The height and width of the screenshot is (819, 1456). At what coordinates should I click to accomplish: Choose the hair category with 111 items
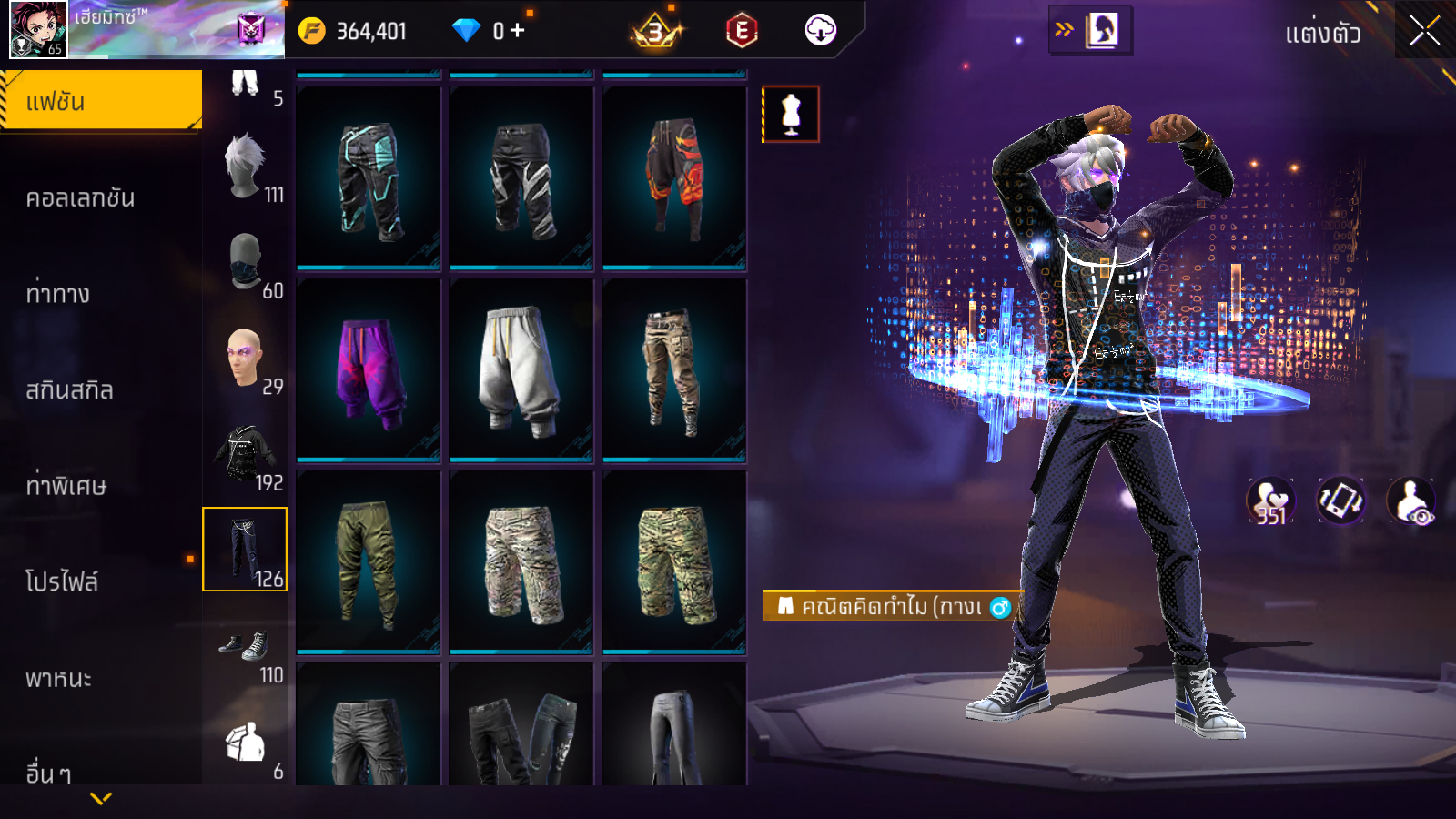tap(247, 168)
